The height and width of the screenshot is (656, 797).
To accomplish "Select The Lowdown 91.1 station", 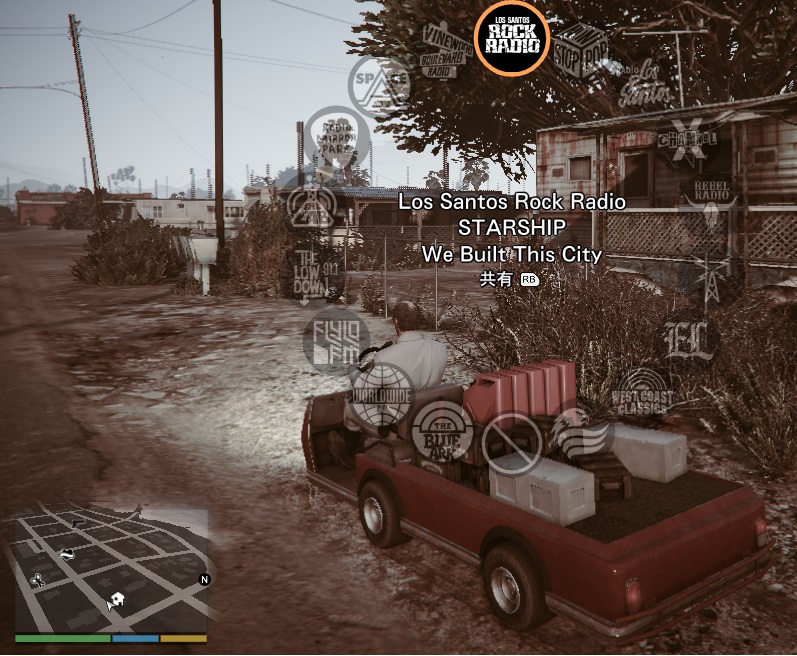I will point(311,273).
